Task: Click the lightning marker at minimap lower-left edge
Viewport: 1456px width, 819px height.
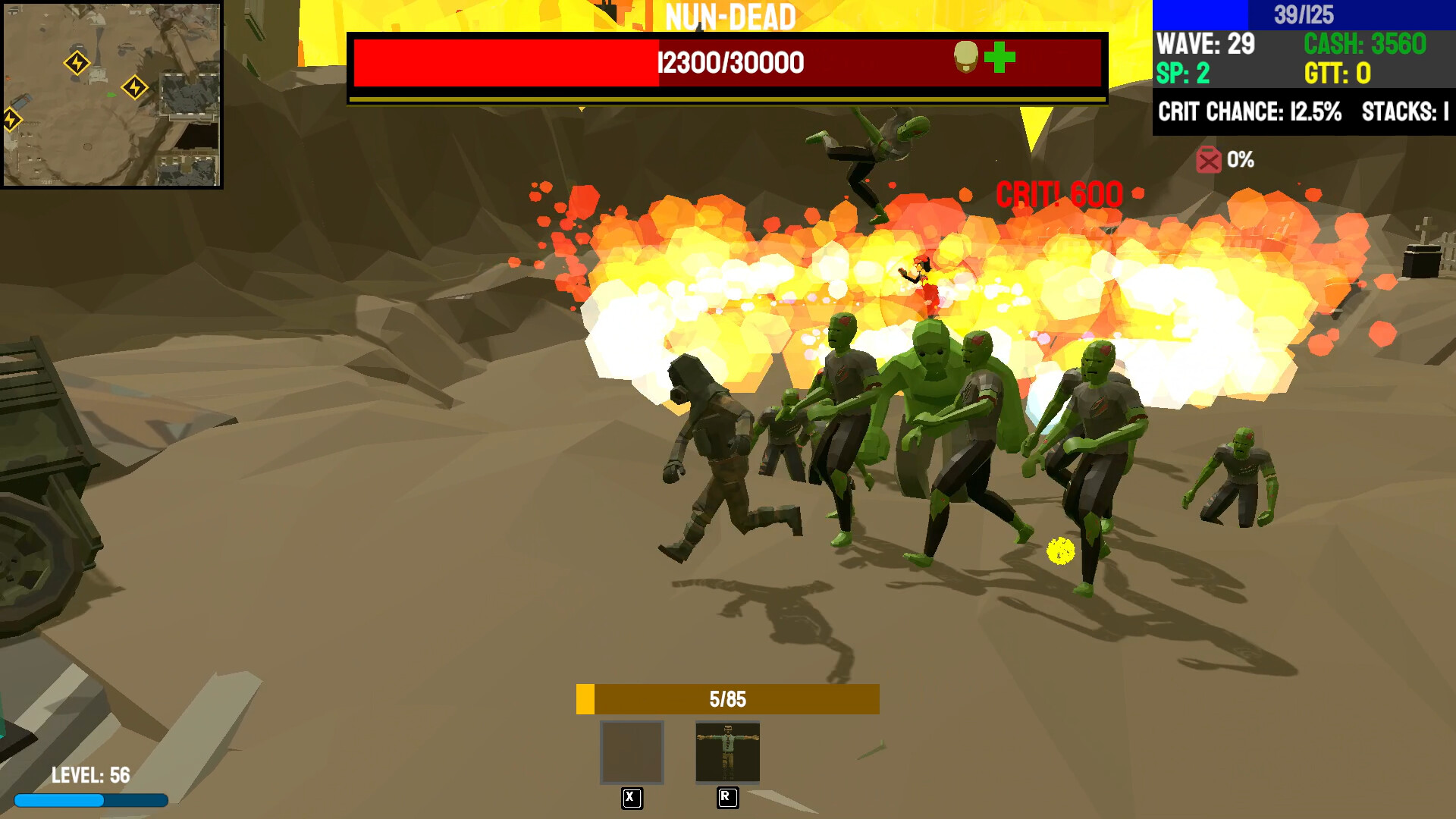Action: click(11, 118)
